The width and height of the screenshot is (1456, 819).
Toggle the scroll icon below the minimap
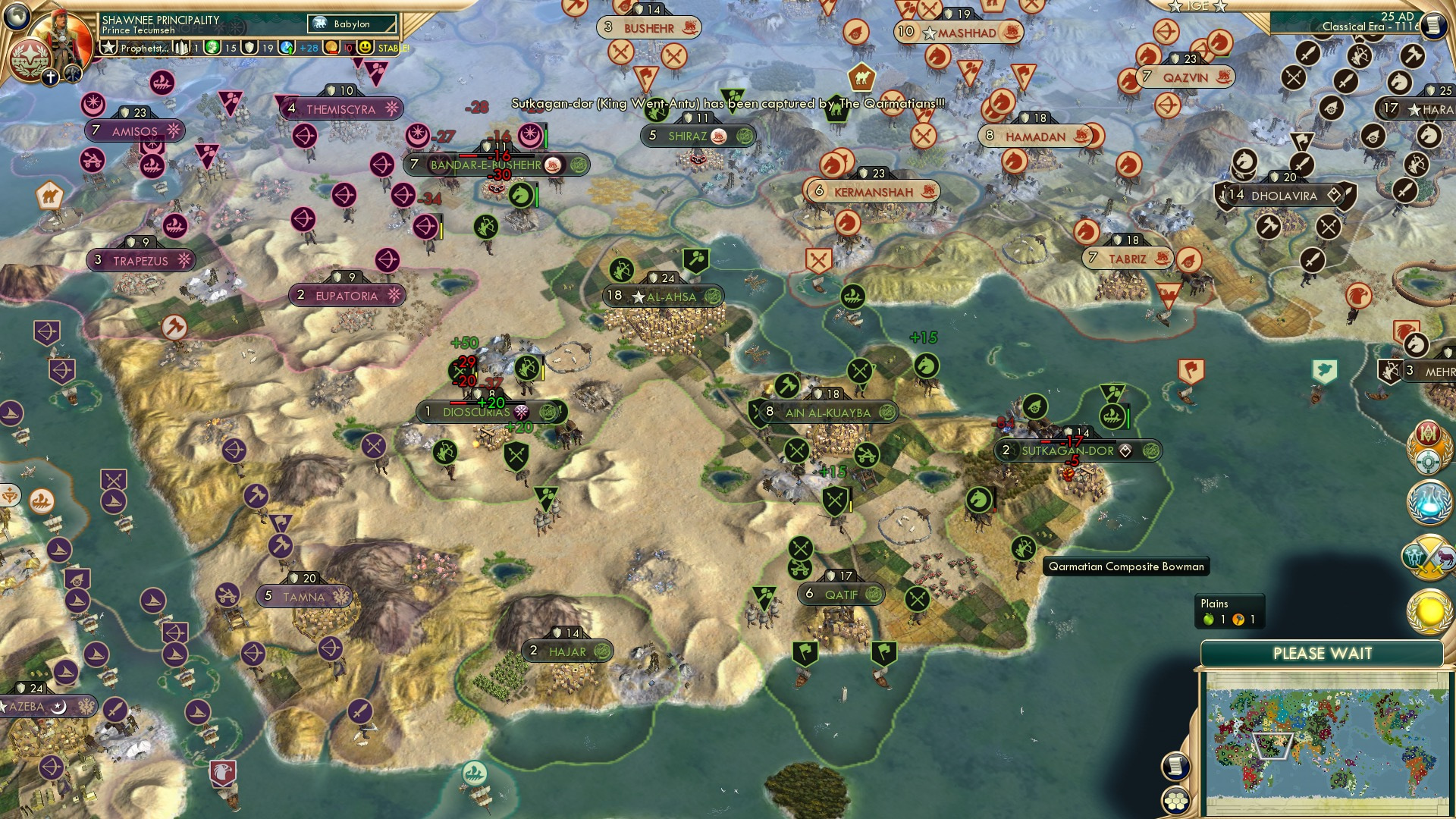coord(1175,767)
